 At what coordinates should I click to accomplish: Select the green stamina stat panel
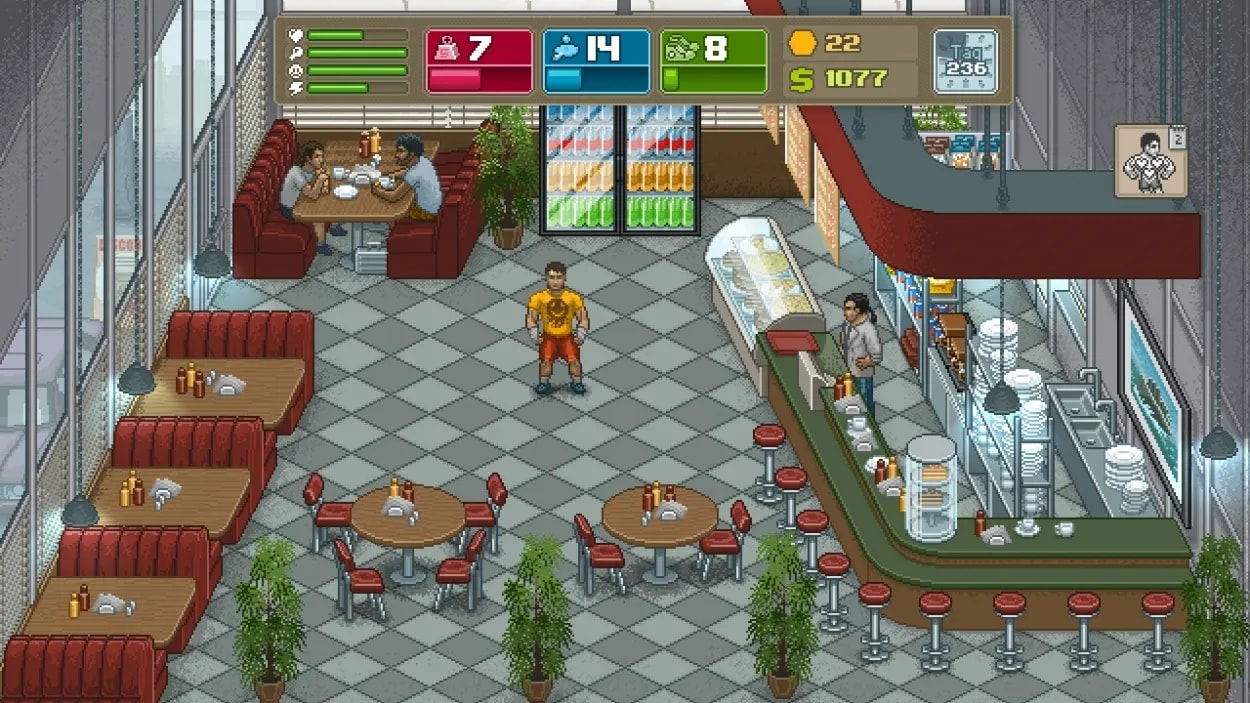[x=713, y=62]
